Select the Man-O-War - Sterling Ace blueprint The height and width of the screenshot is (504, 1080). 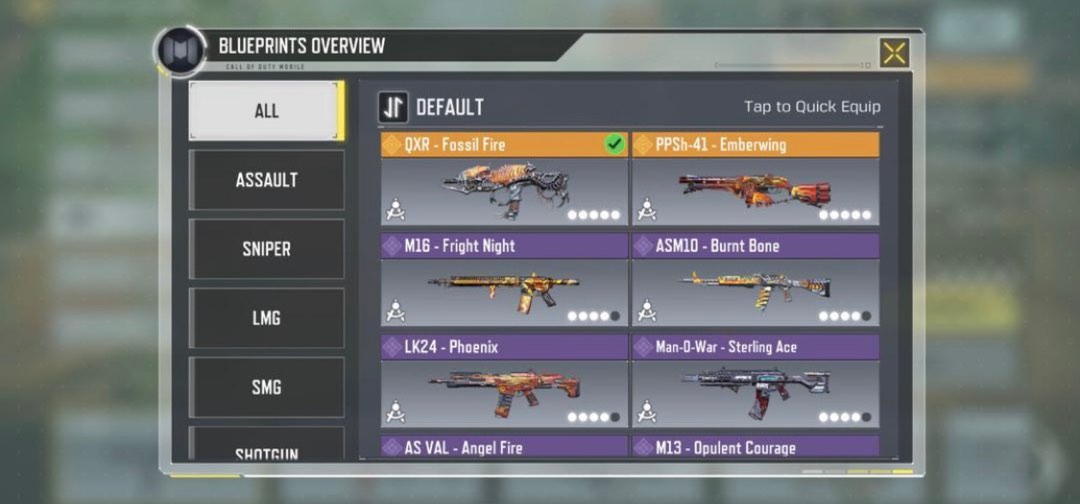(756, 382)
